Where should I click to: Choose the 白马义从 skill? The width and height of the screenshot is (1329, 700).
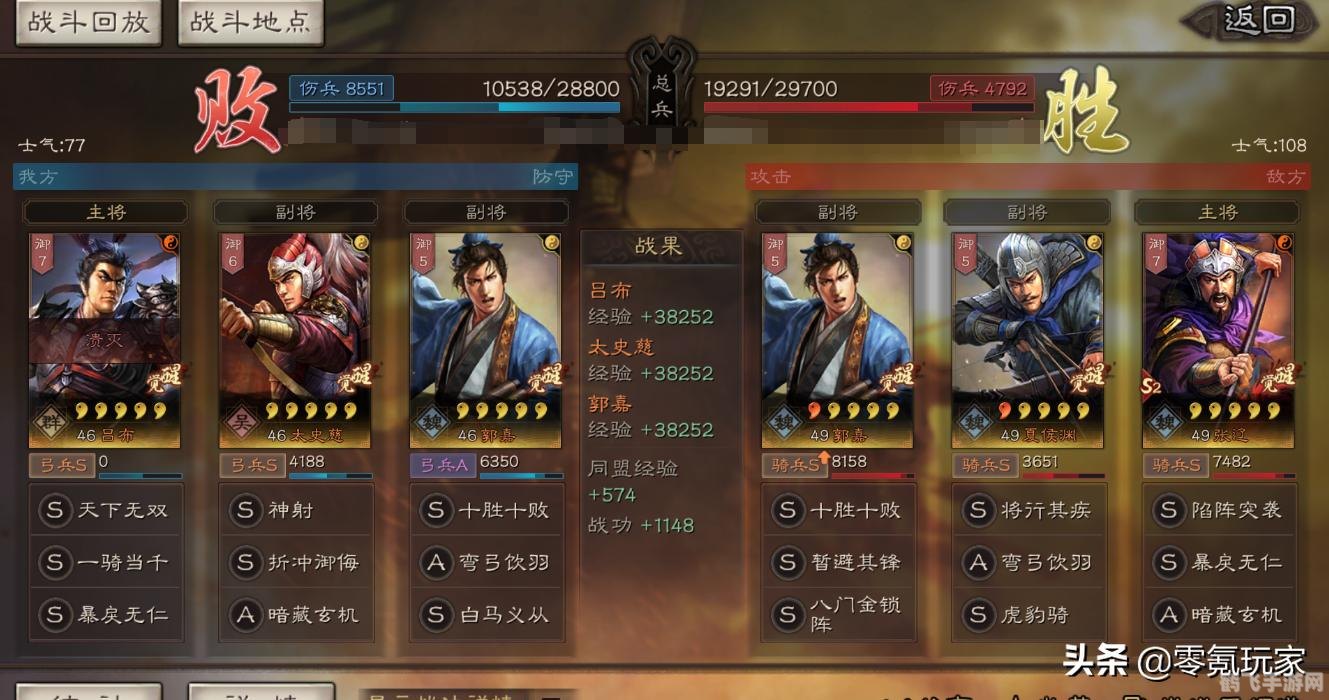click(485, 614)
